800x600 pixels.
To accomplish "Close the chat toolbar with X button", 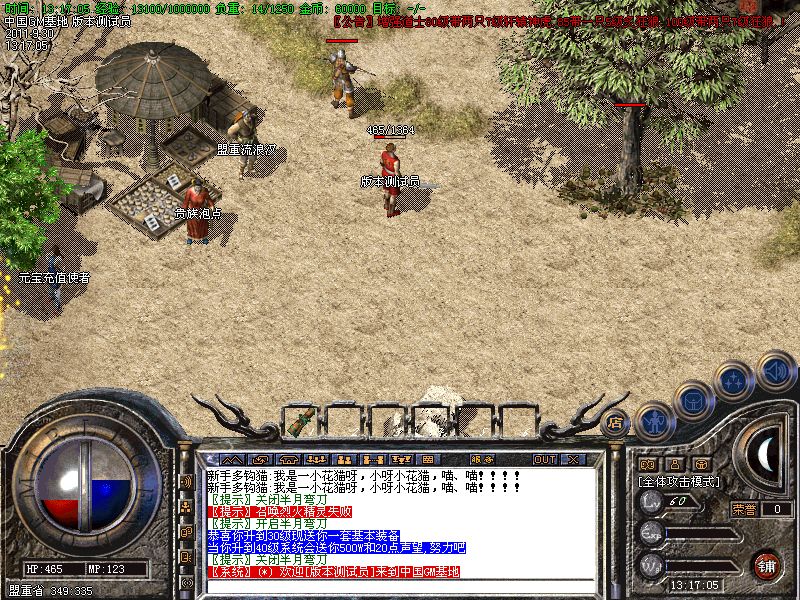I will pos(573,459).
